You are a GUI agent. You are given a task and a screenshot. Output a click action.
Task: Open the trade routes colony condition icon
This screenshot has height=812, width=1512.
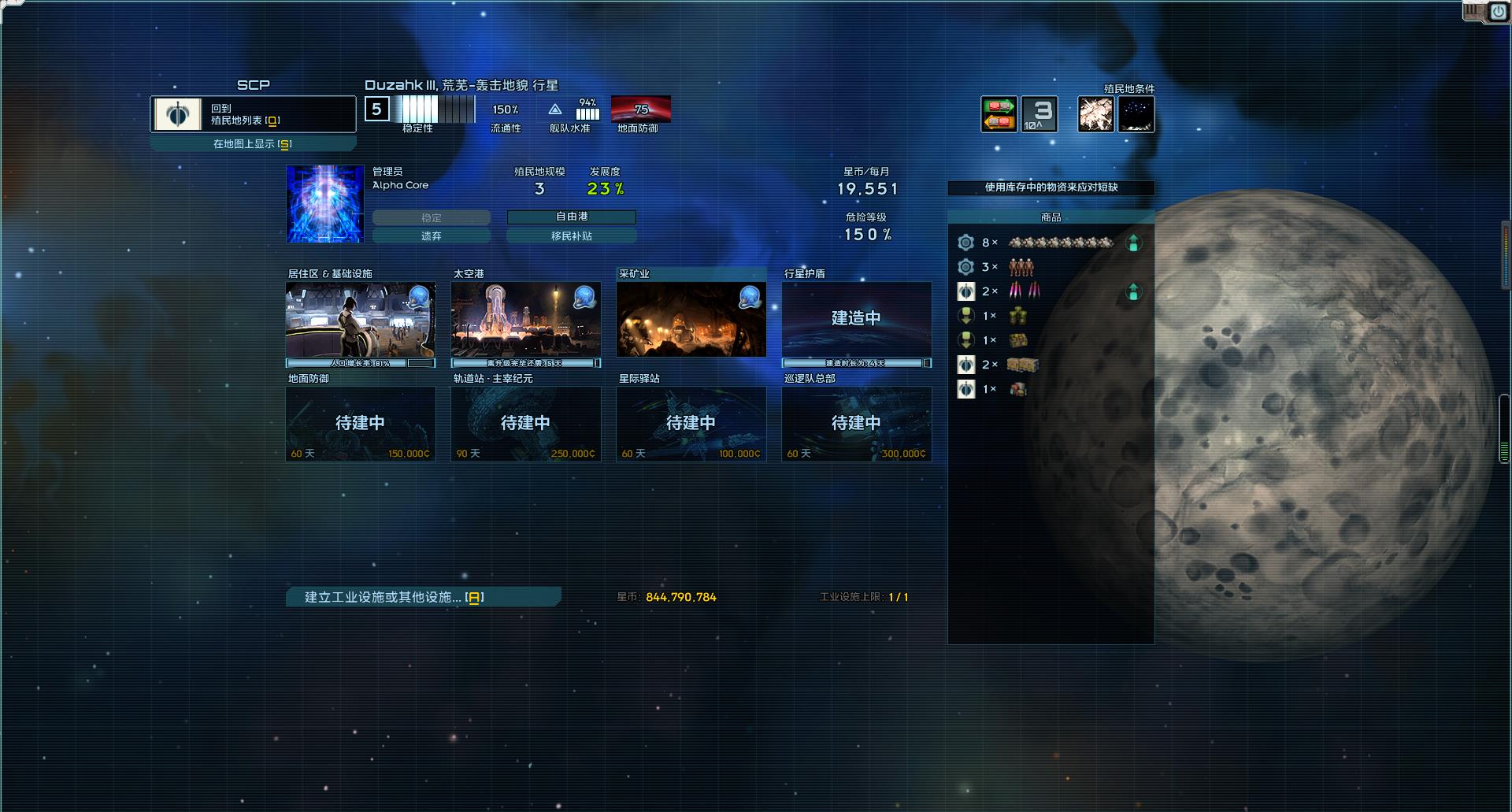click(x=998, y=113)
